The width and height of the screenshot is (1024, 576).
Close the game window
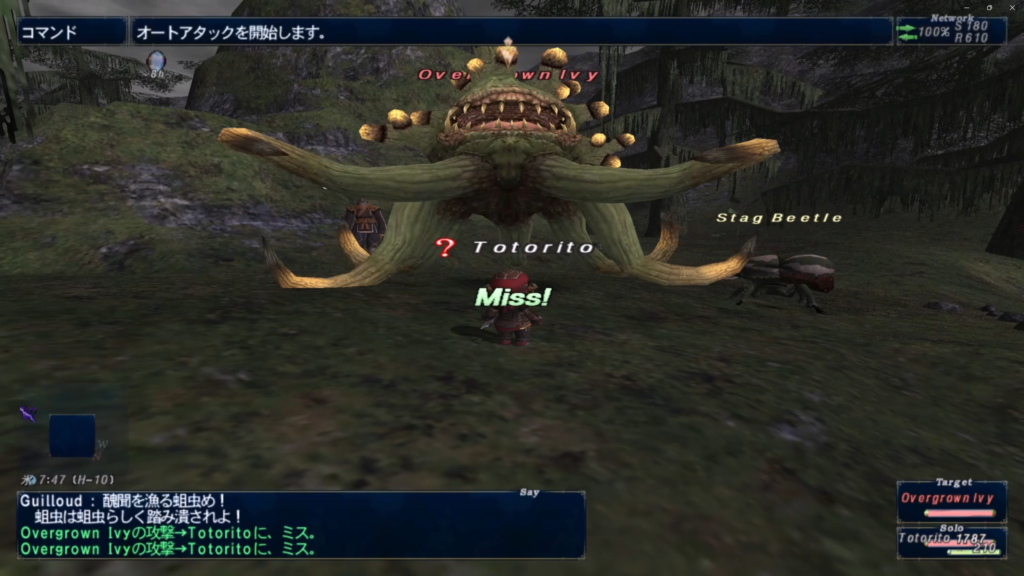1011,6
